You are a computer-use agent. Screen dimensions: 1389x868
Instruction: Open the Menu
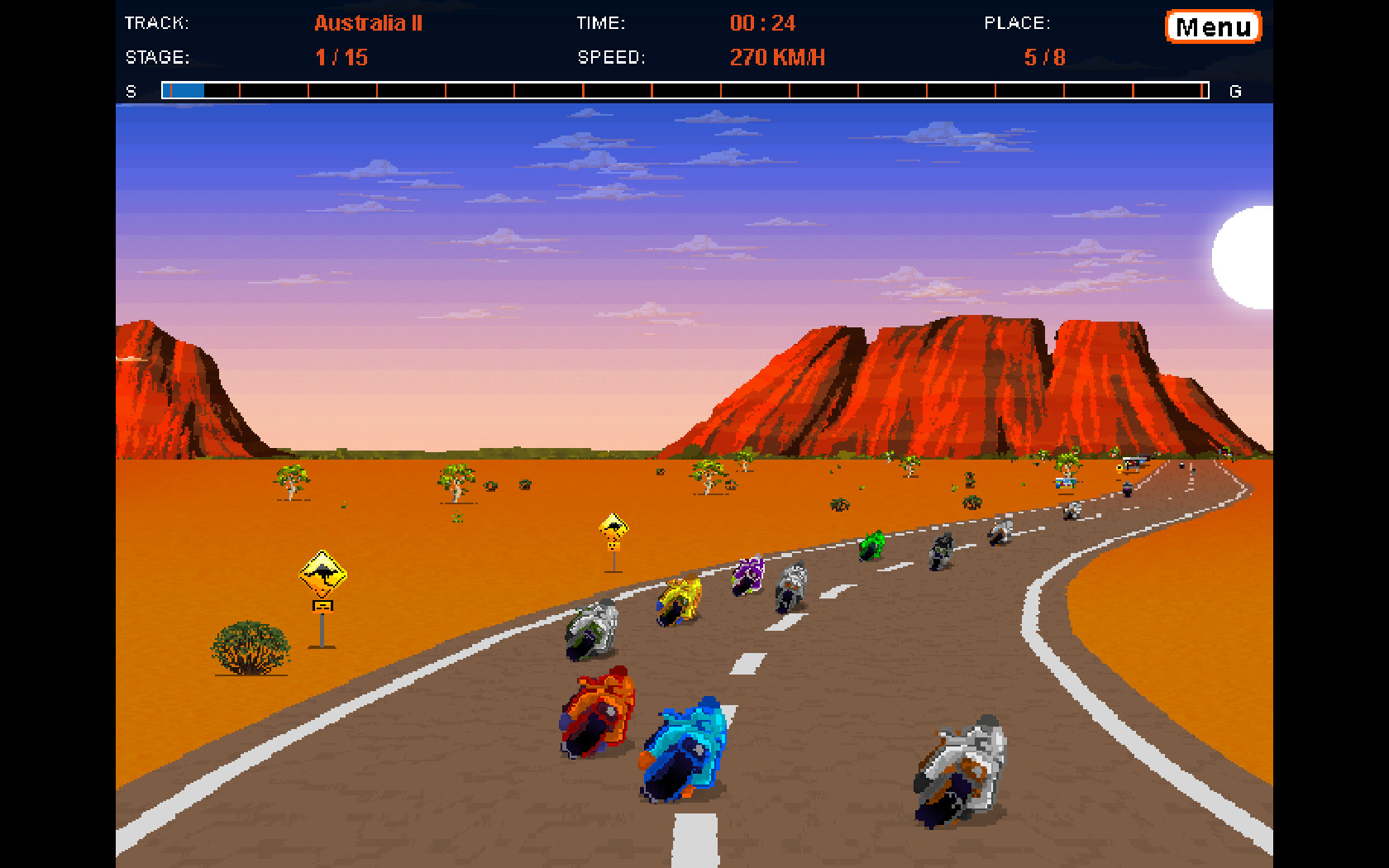click(x=1212, y=26)
